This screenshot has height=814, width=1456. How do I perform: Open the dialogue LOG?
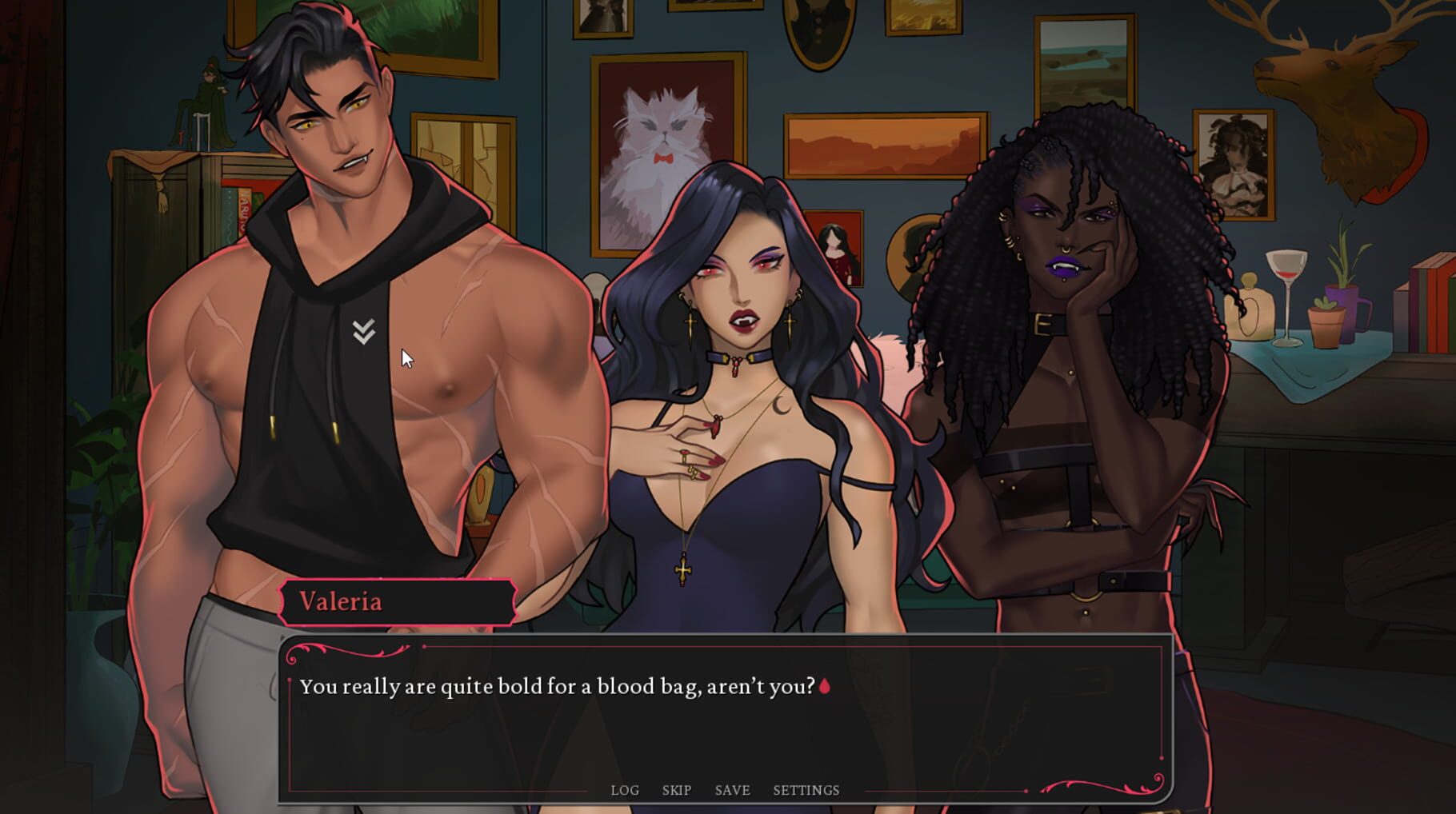click(x=626, y=790)
